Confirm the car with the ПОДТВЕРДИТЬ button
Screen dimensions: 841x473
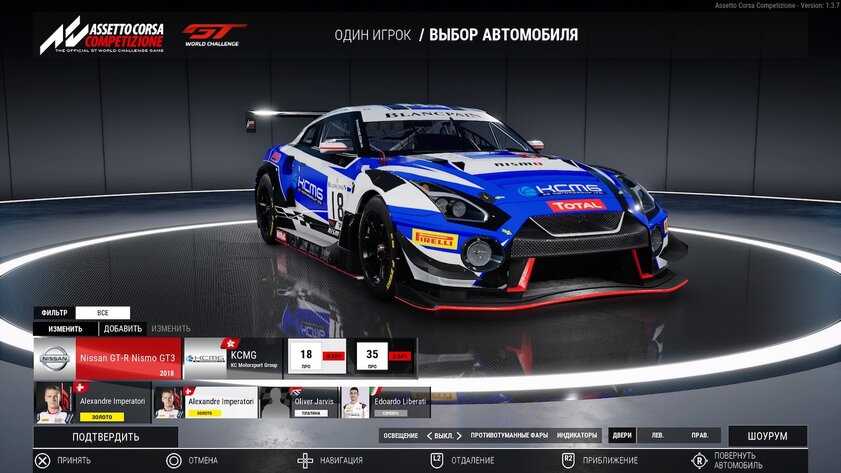(x=105, y=437)
